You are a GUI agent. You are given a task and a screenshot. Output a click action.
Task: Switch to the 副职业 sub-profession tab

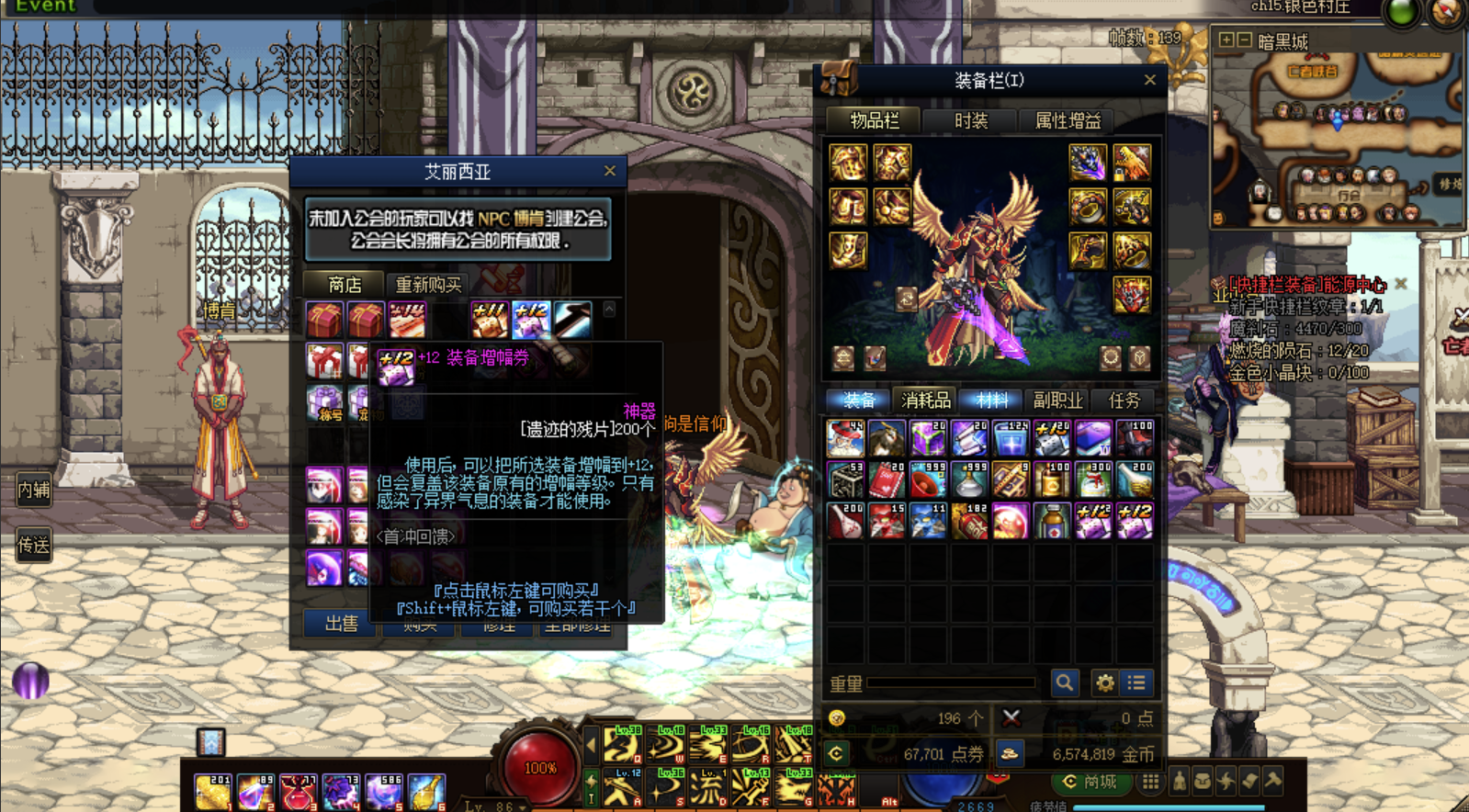pyautogui.click(x=1057, y=400)
